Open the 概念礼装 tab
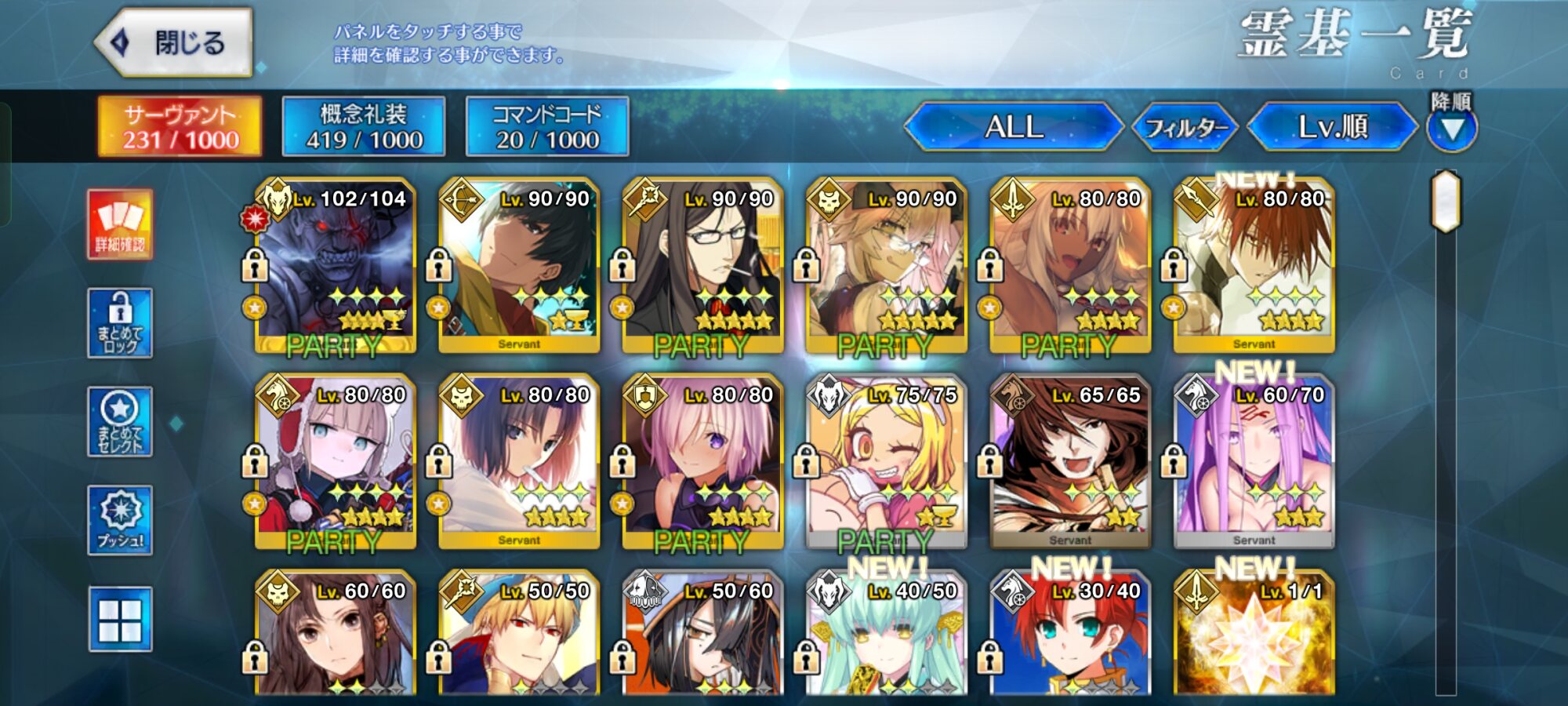 (364, 126)
